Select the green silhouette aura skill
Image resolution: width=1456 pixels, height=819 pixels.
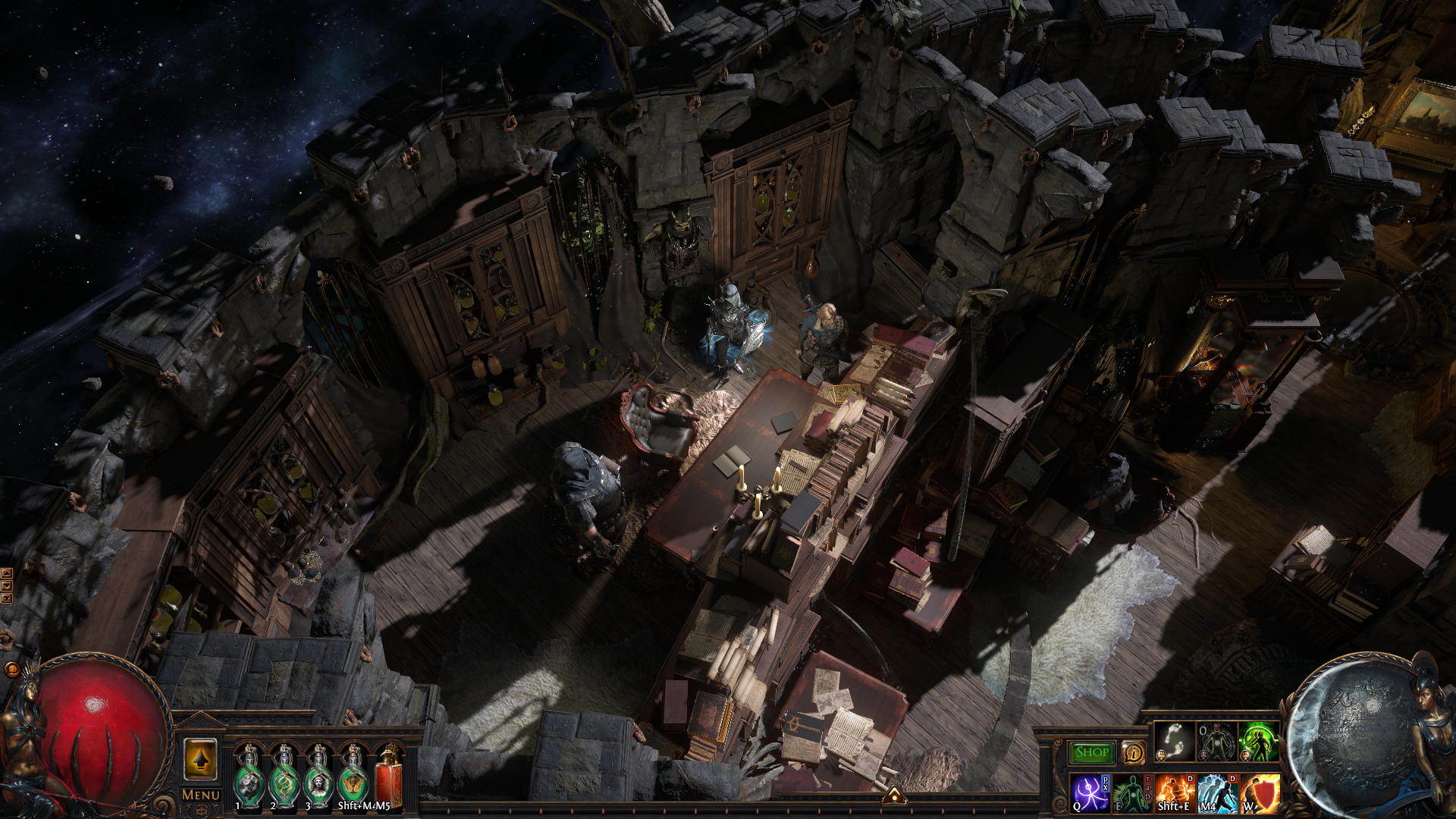(x=1132, y=793)
